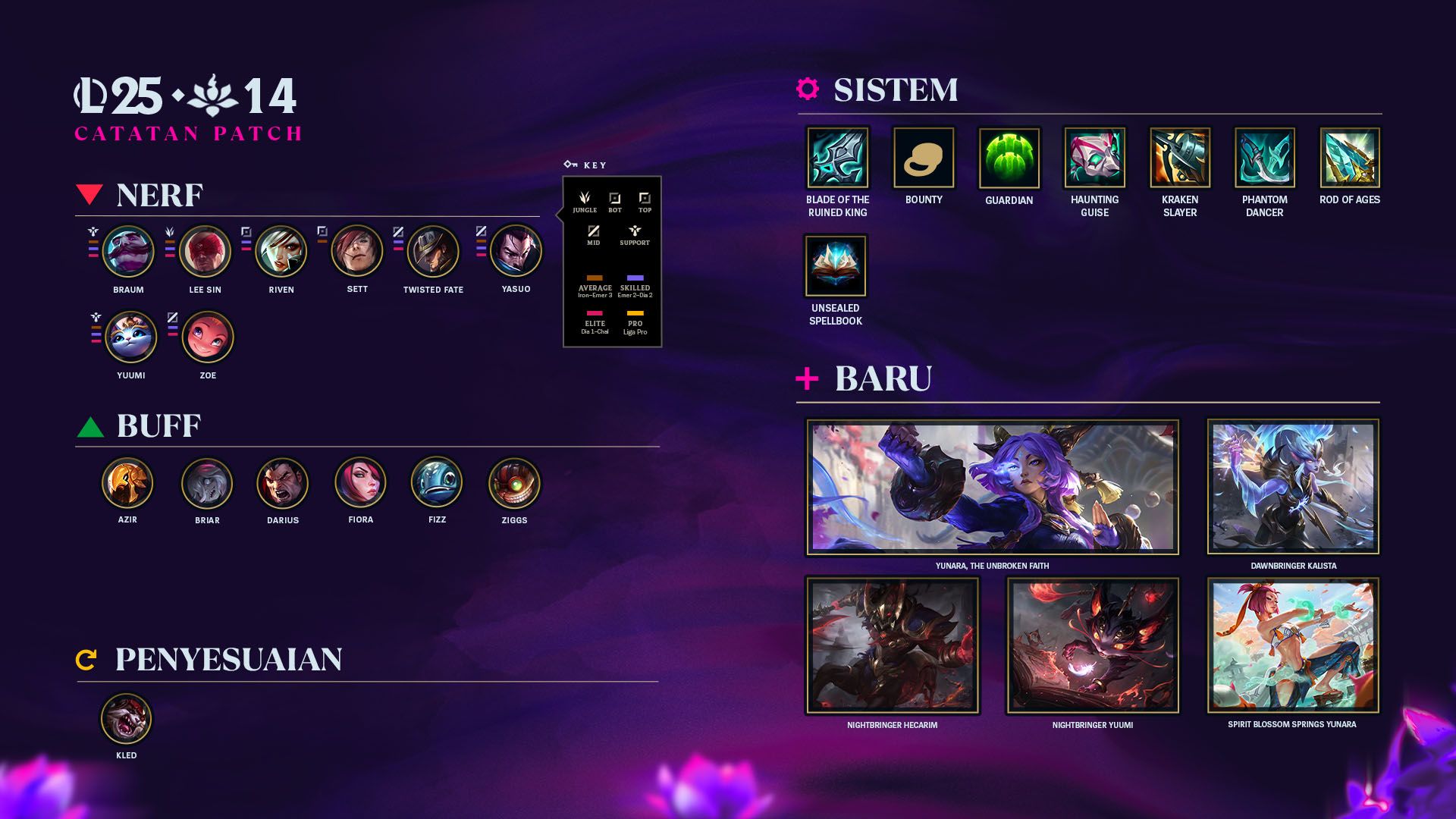Open the Twisted Fate portrait

coord(433,252)
